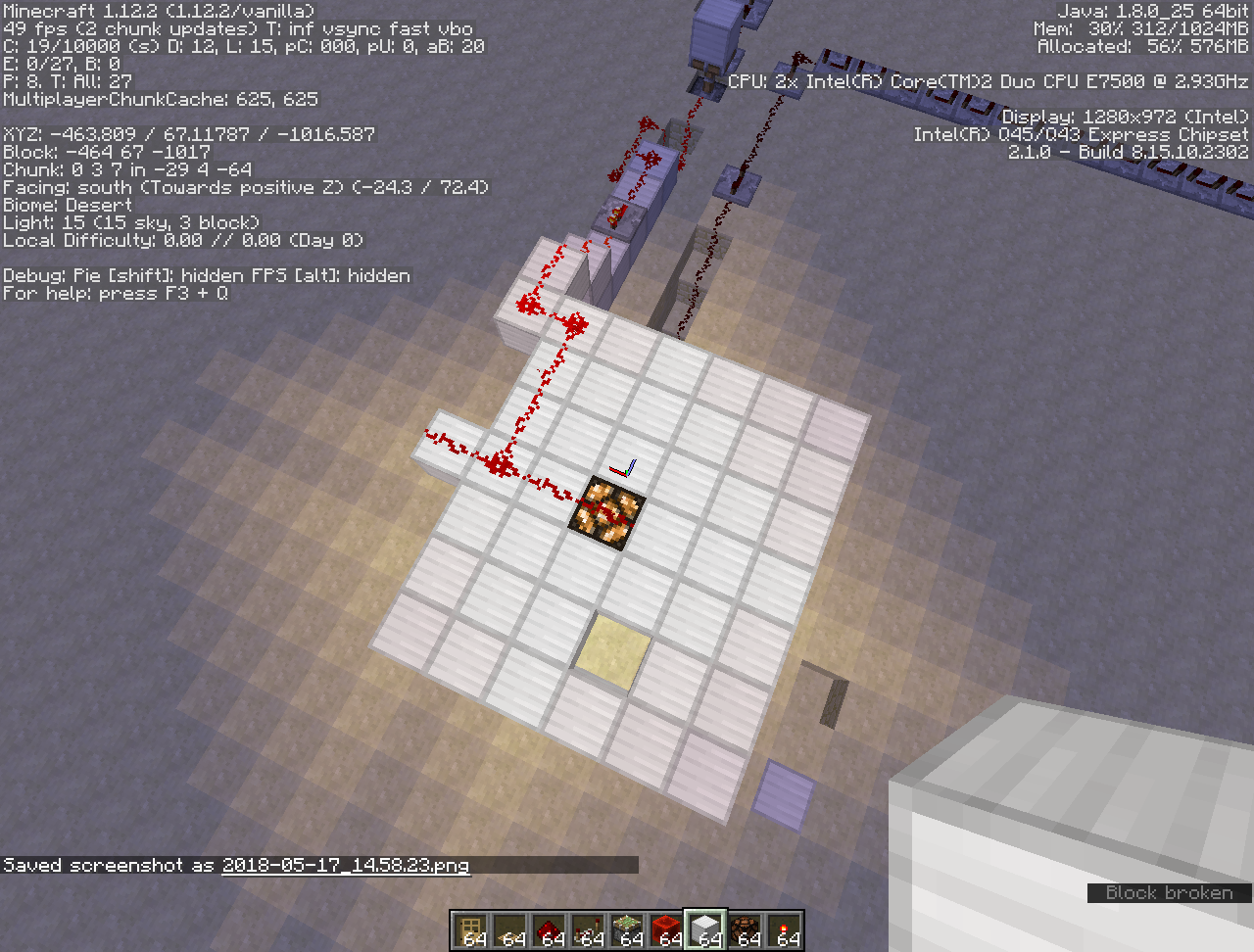Viewport: 1254px width, 952px height.
Task: Select the redstone torch in the last slot
Action: [785, 930]
